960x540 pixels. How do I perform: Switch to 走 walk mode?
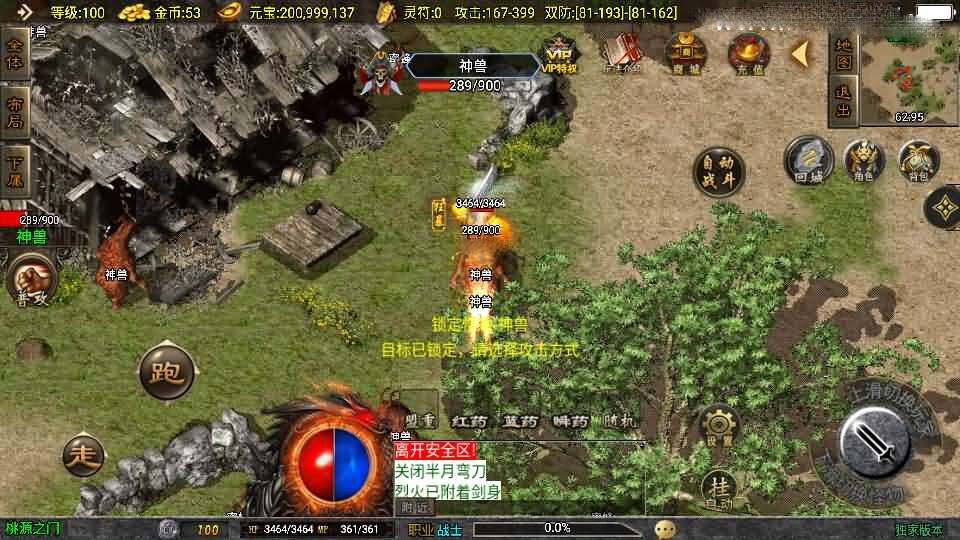tap(83, 456)
